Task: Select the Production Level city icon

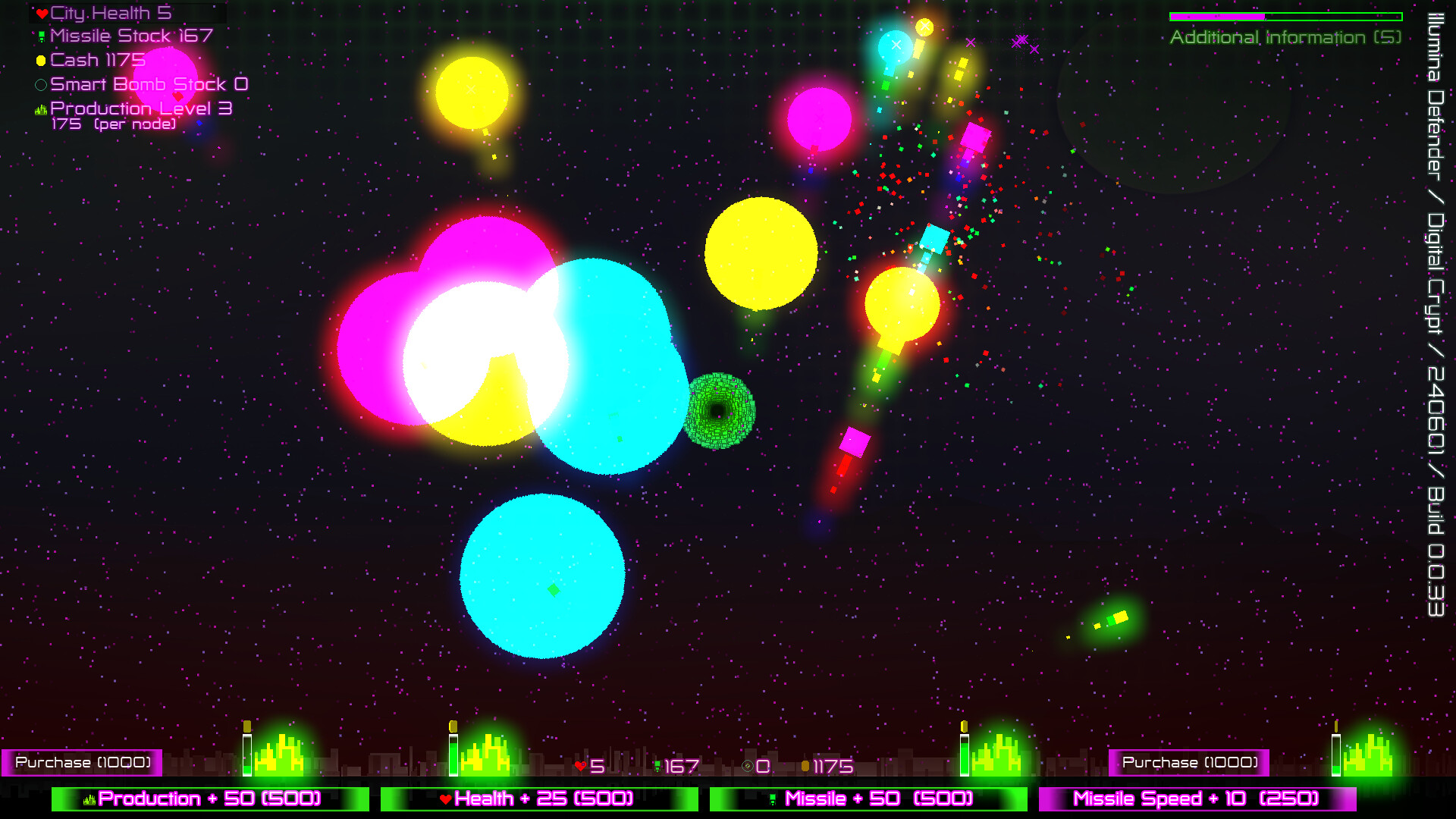Action: [x=41, y=110]
